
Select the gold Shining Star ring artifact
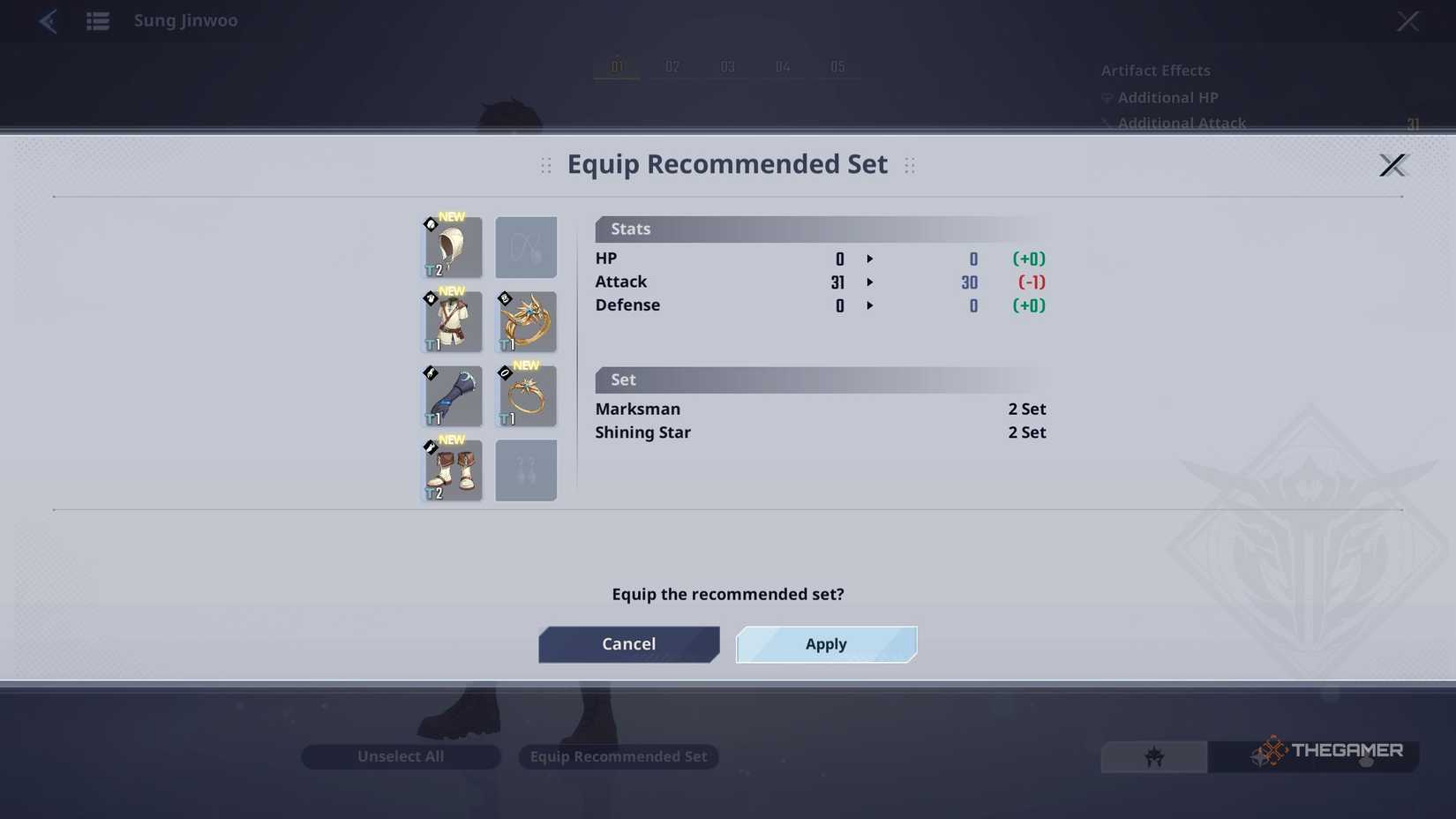point(526,322)
